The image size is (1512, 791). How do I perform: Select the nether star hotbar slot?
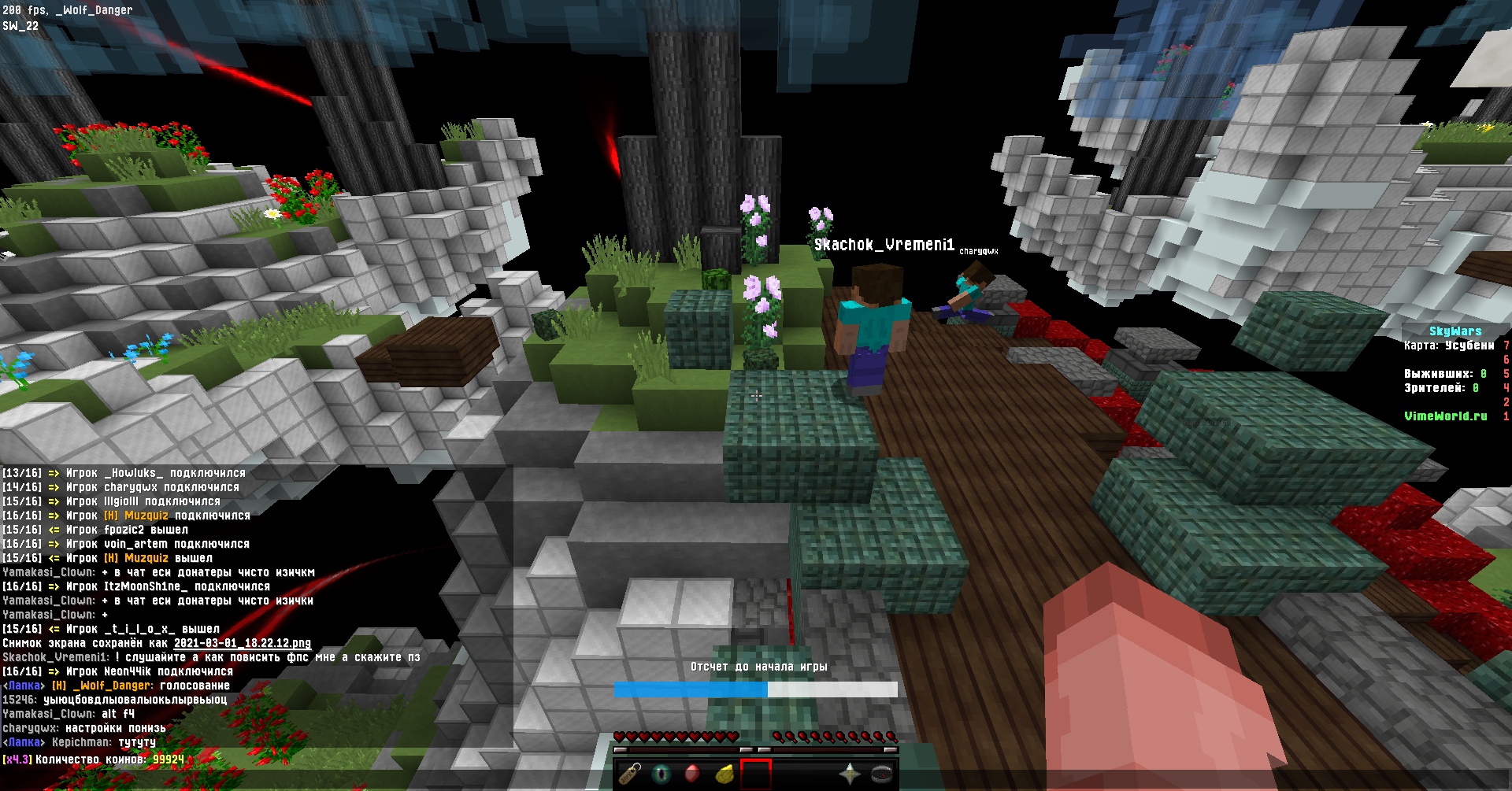[x=850, y=774]
